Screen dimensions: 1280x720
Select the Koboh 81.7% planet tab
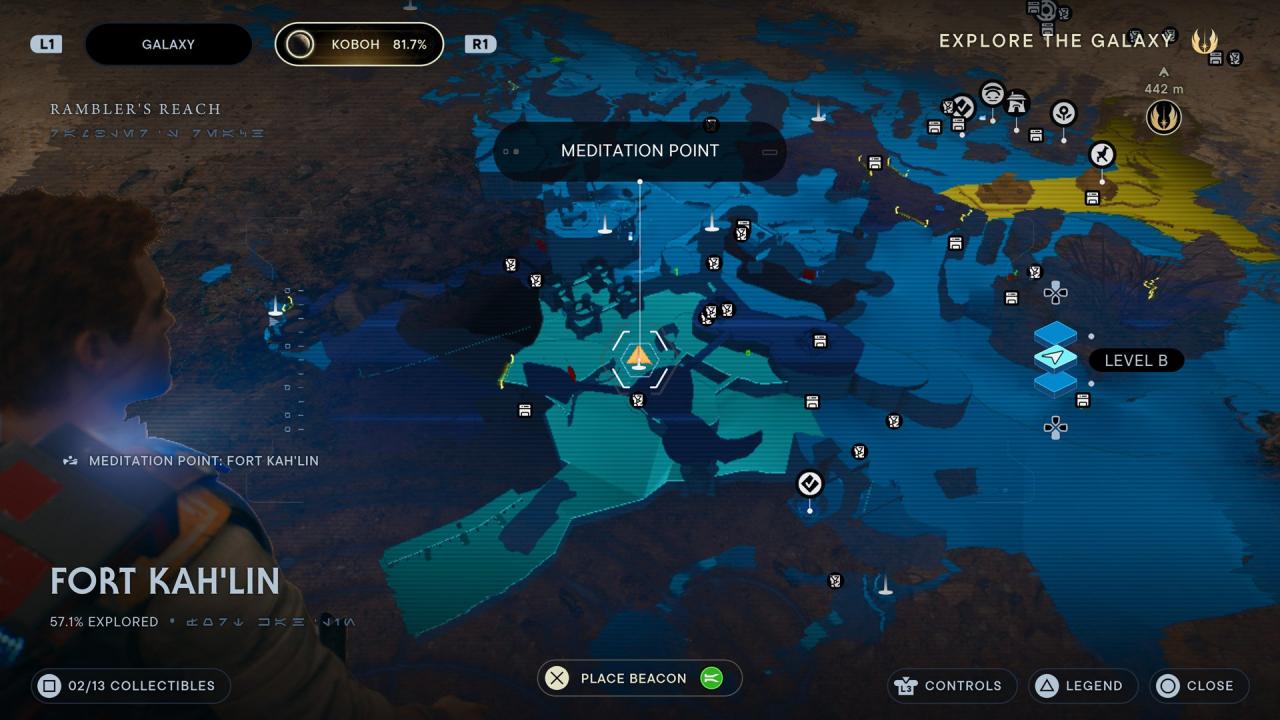(359, 44)
